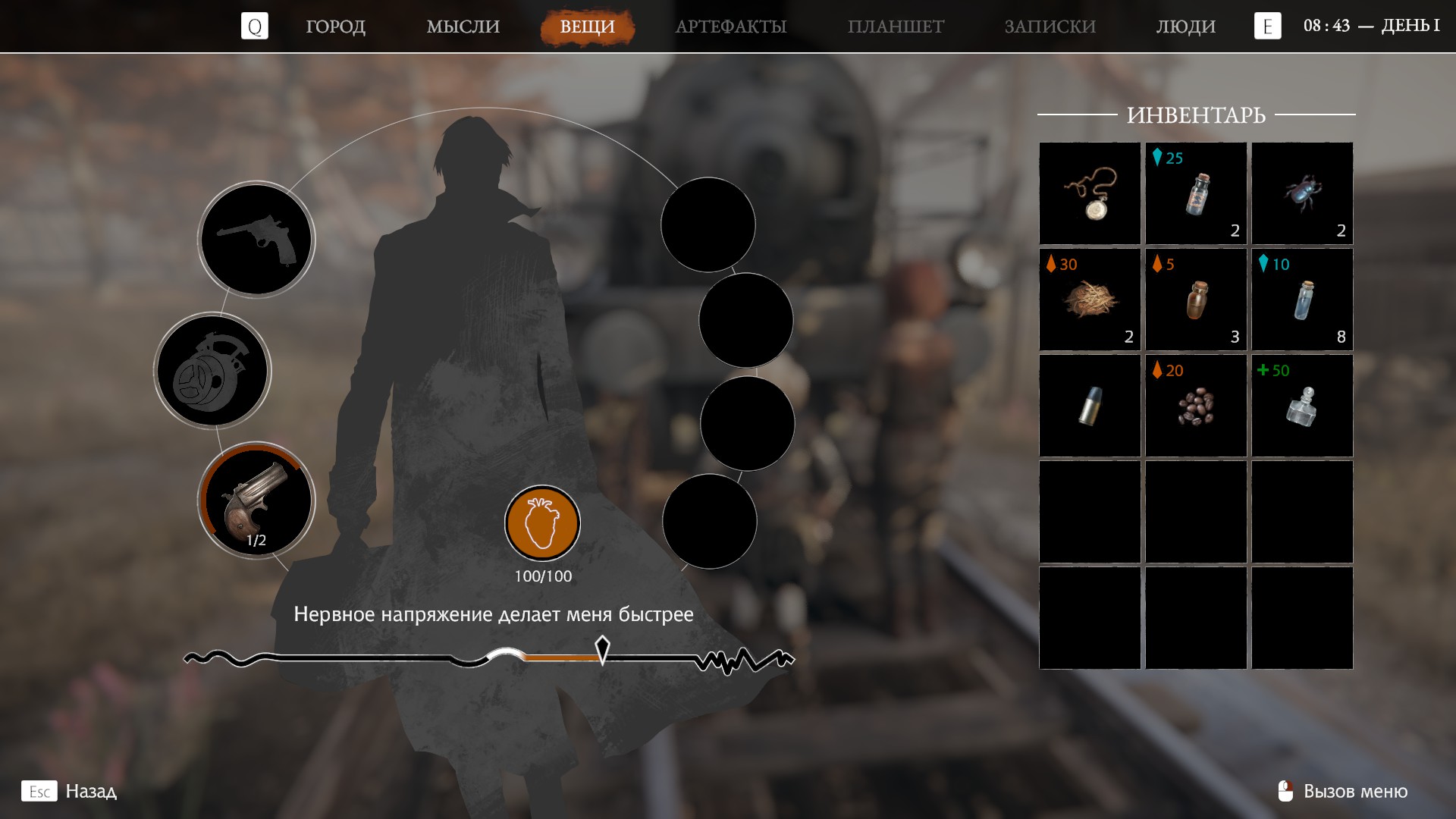
Task: Choose the water bottle marked 10
Action: click(1302, 300)
